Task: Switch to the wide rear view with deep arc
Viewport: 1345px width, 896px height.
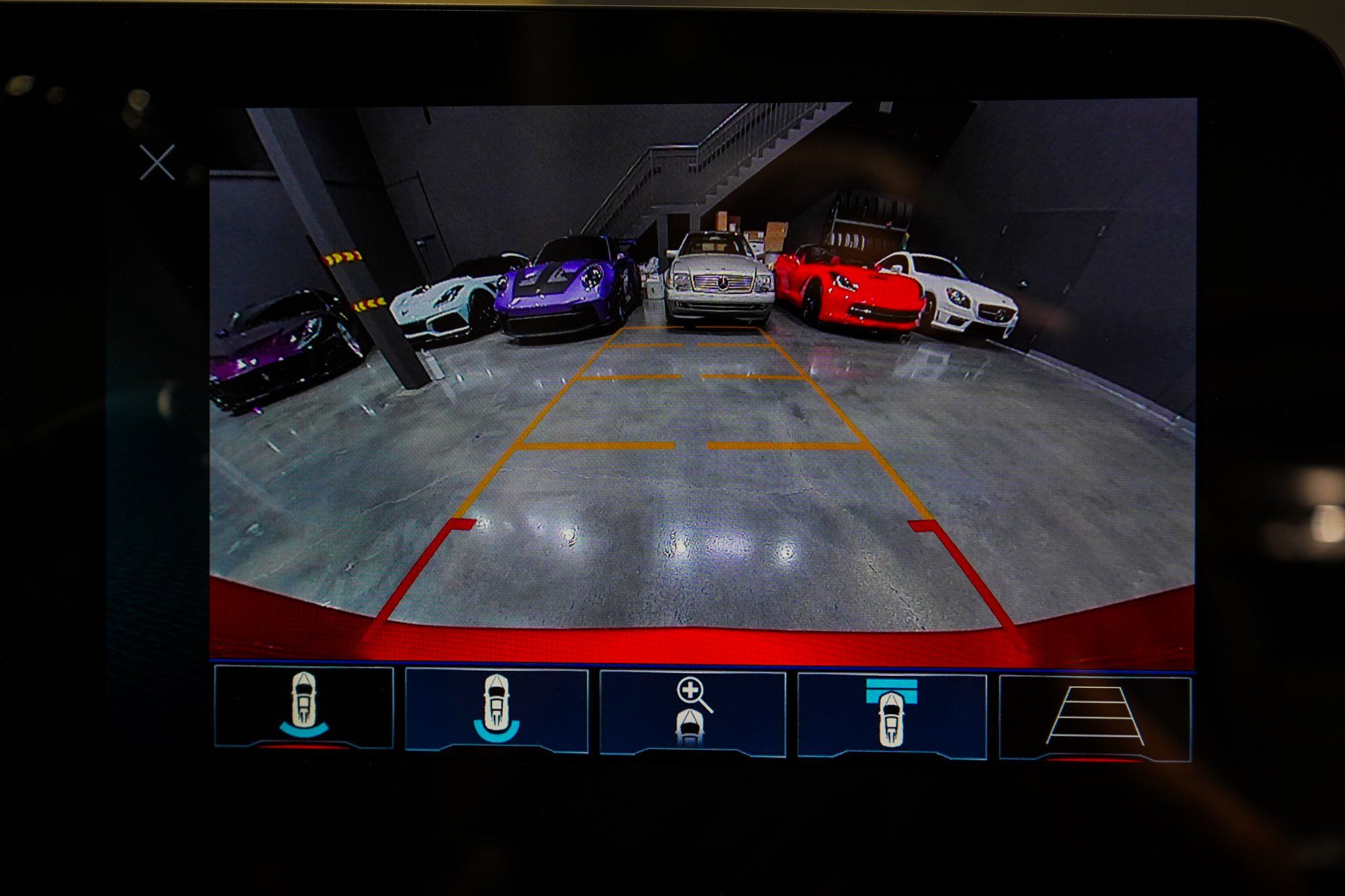Action: pyautogui.click(x=496, y=710)
